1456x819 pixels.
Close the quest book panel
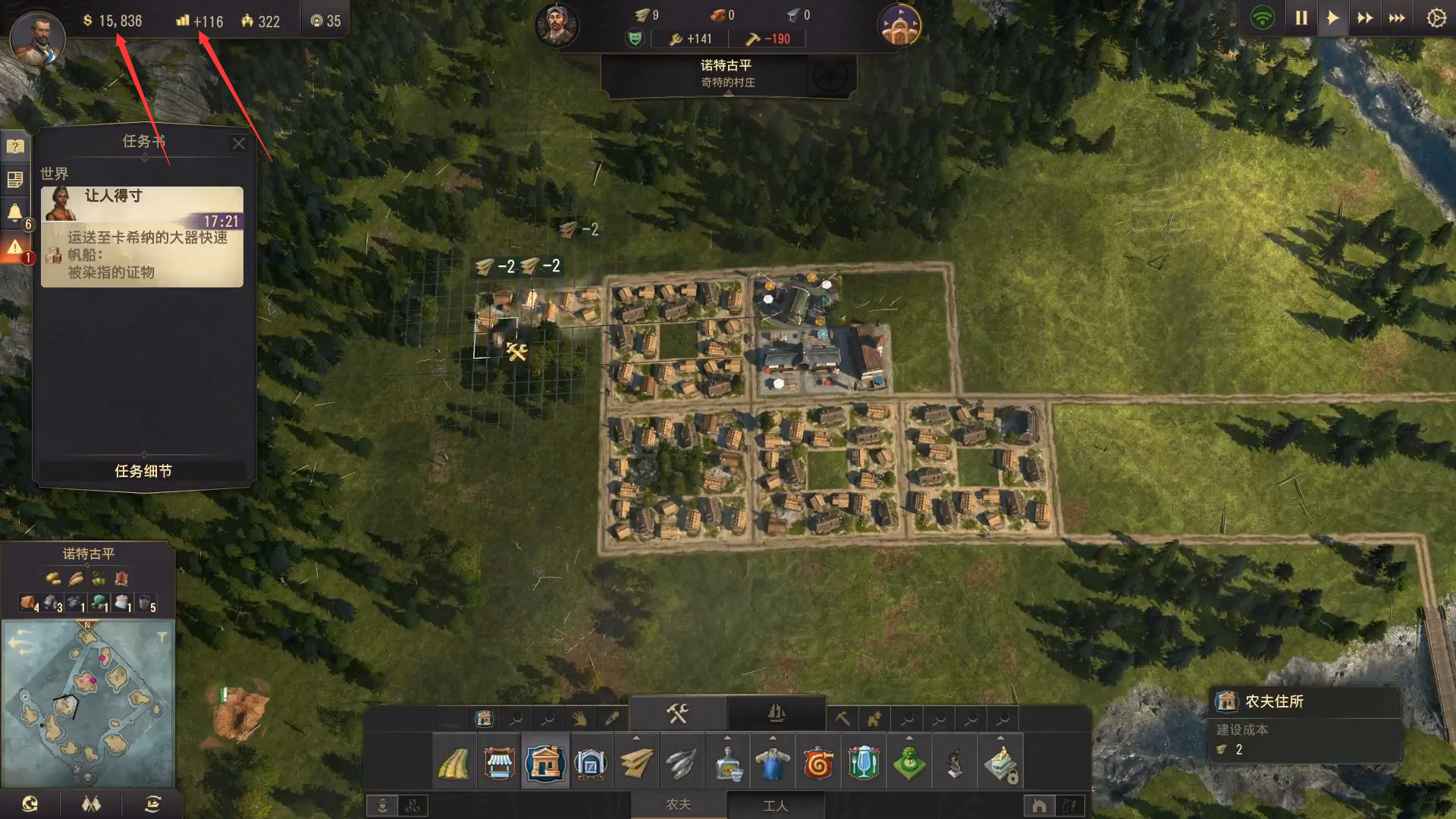click(x=238, y=143)
